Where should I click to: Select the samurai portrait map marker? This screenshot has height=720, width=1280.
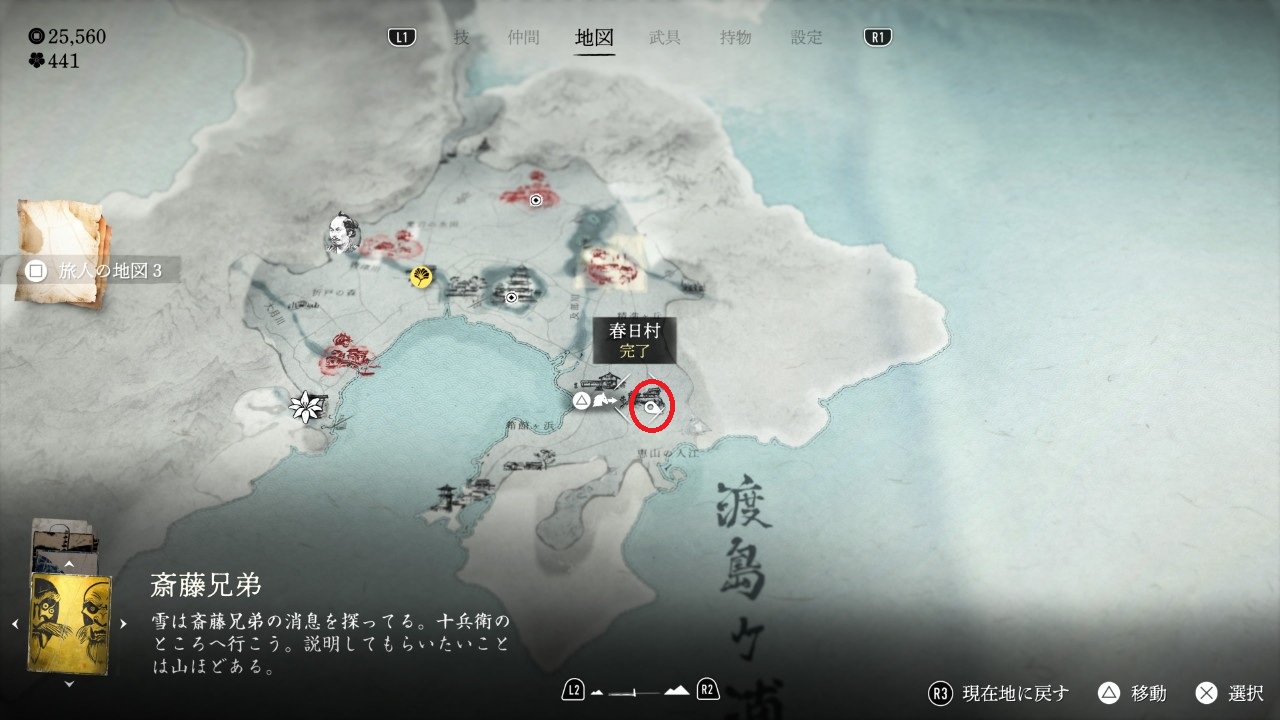pos(342,234)
